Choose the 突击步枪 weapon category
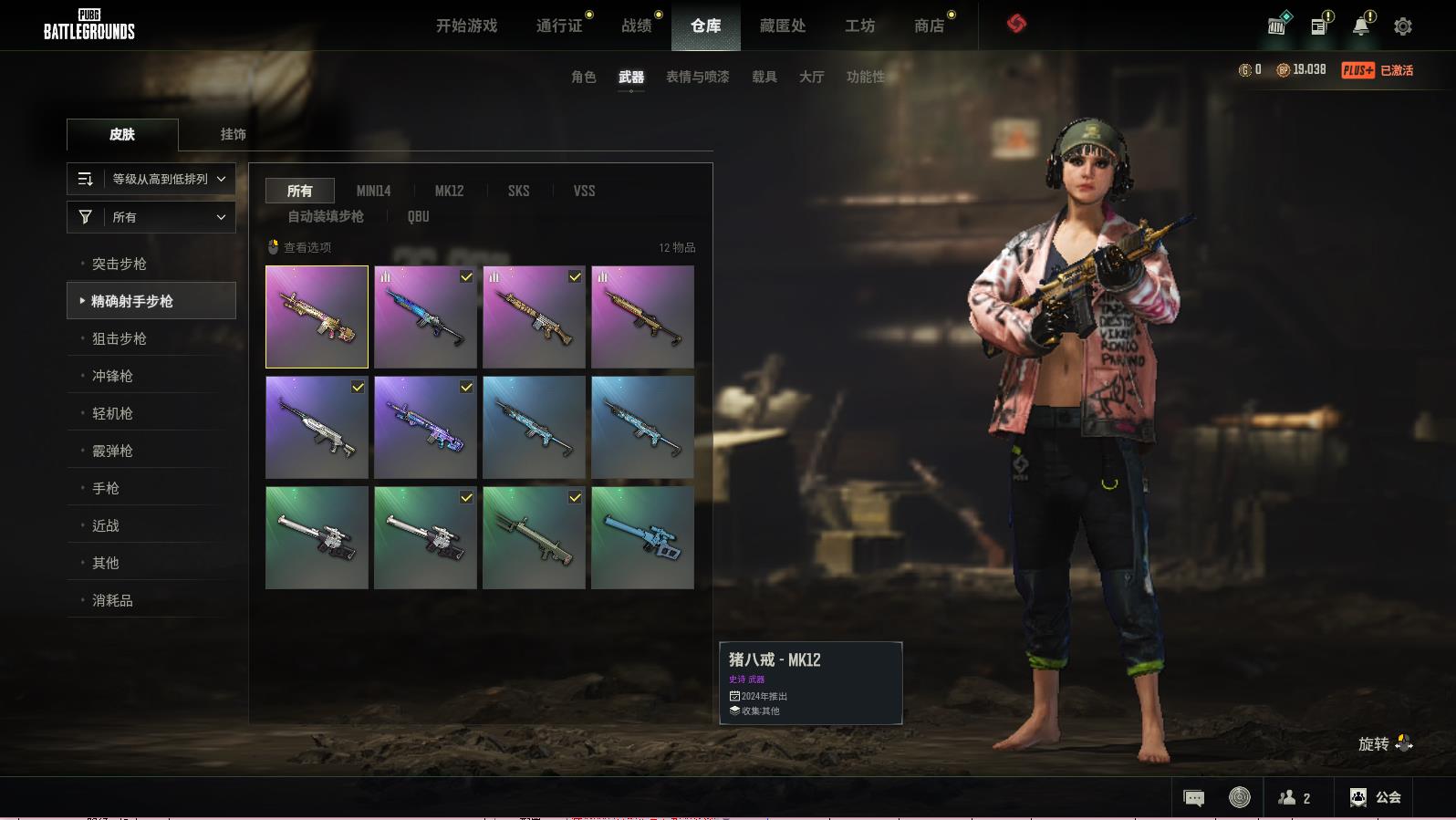The image size is (1456, 820). (120, 264)
